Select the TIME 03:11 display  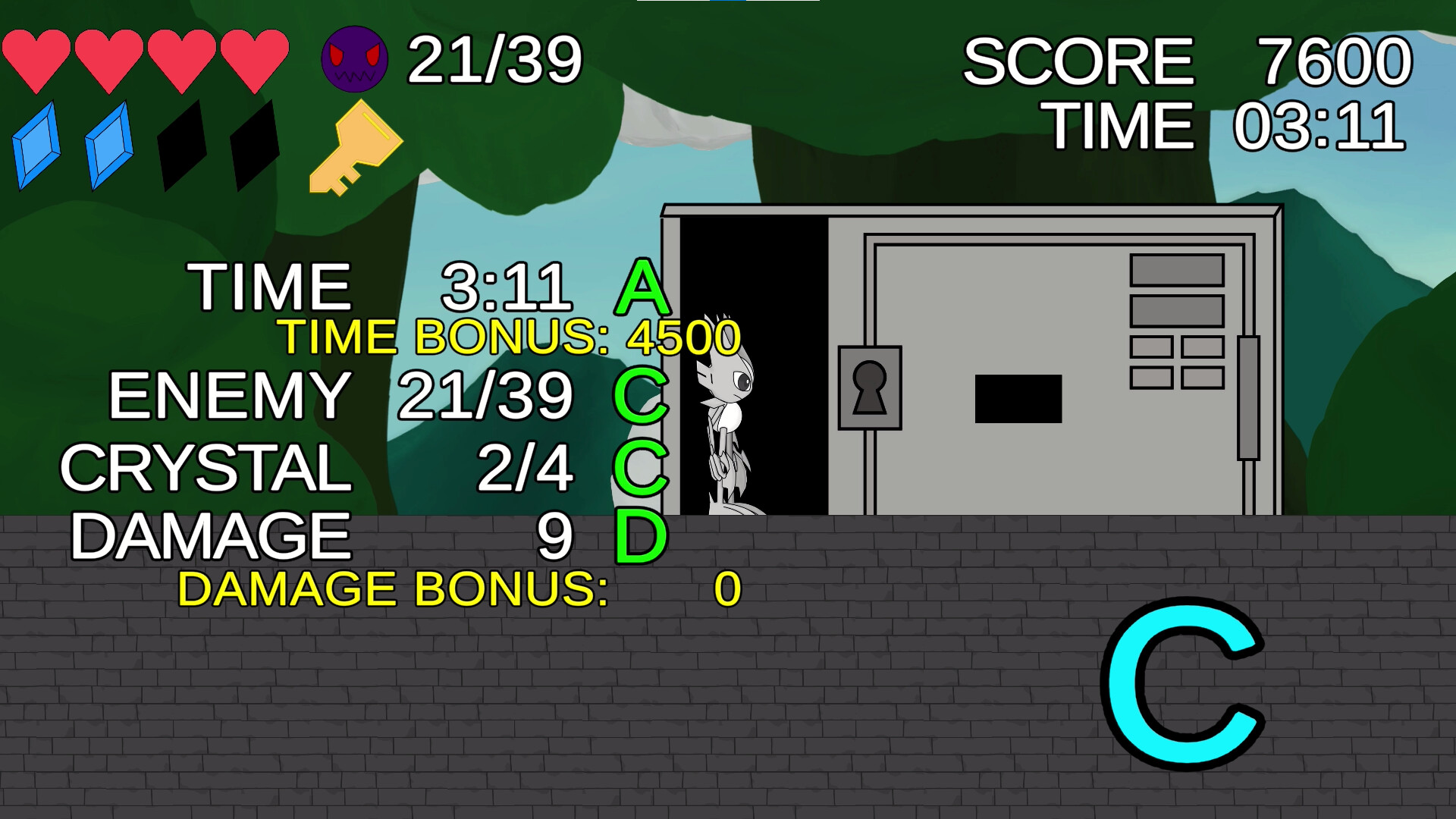(1225, 125)
